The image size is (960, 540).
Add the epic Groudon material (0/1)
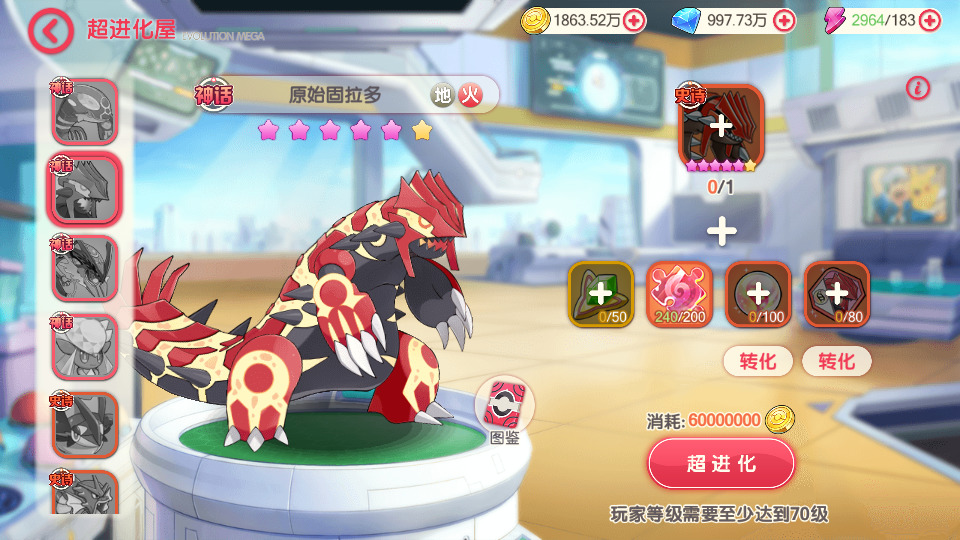[721, 127]
